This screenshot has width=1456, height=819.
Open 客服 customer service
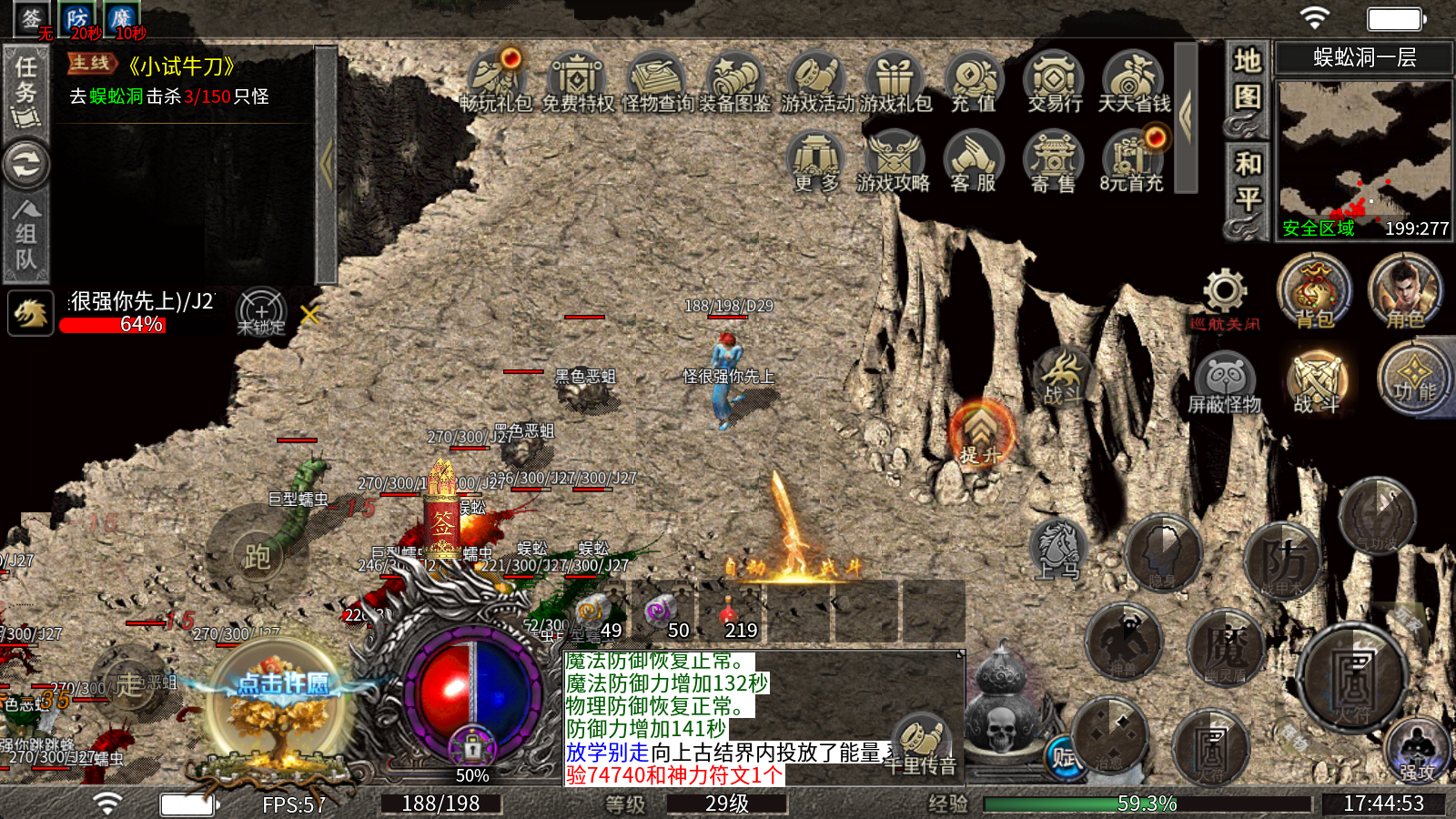[x=974, y=162]
